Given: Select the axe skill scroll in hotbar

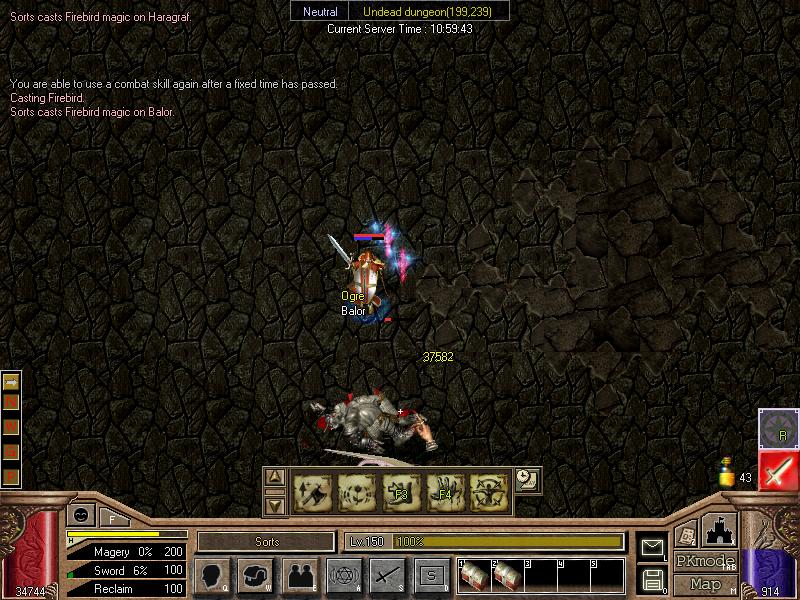Looking at the screenshot, I should 312,493.
